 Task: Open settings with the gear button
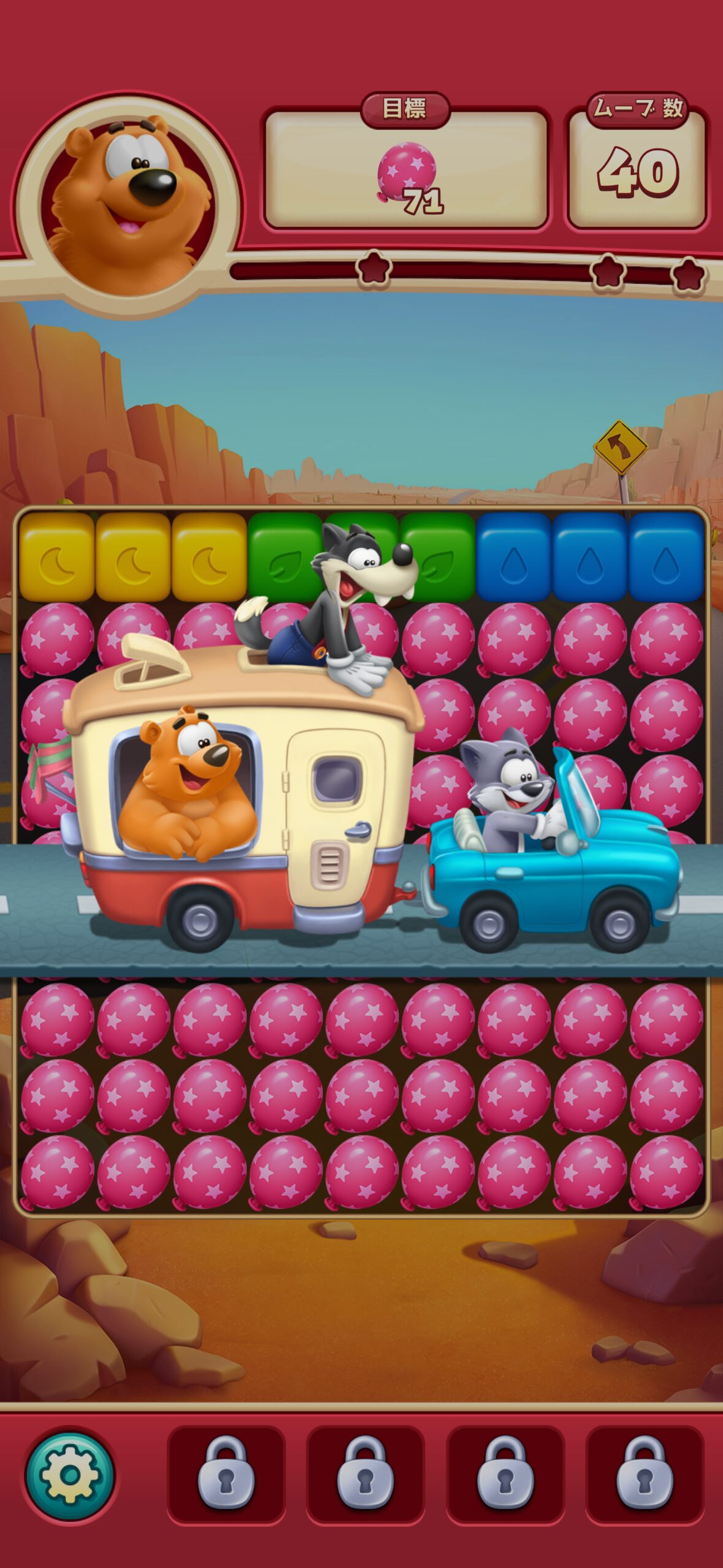tap(69, 1476)
